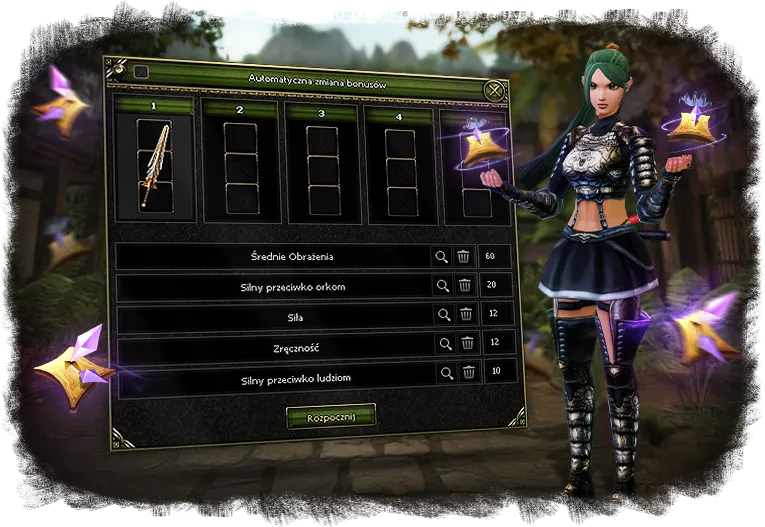Remove the Silny przeciwko orkom bonus
765x527 pixels.
click(x=465, y=286)
